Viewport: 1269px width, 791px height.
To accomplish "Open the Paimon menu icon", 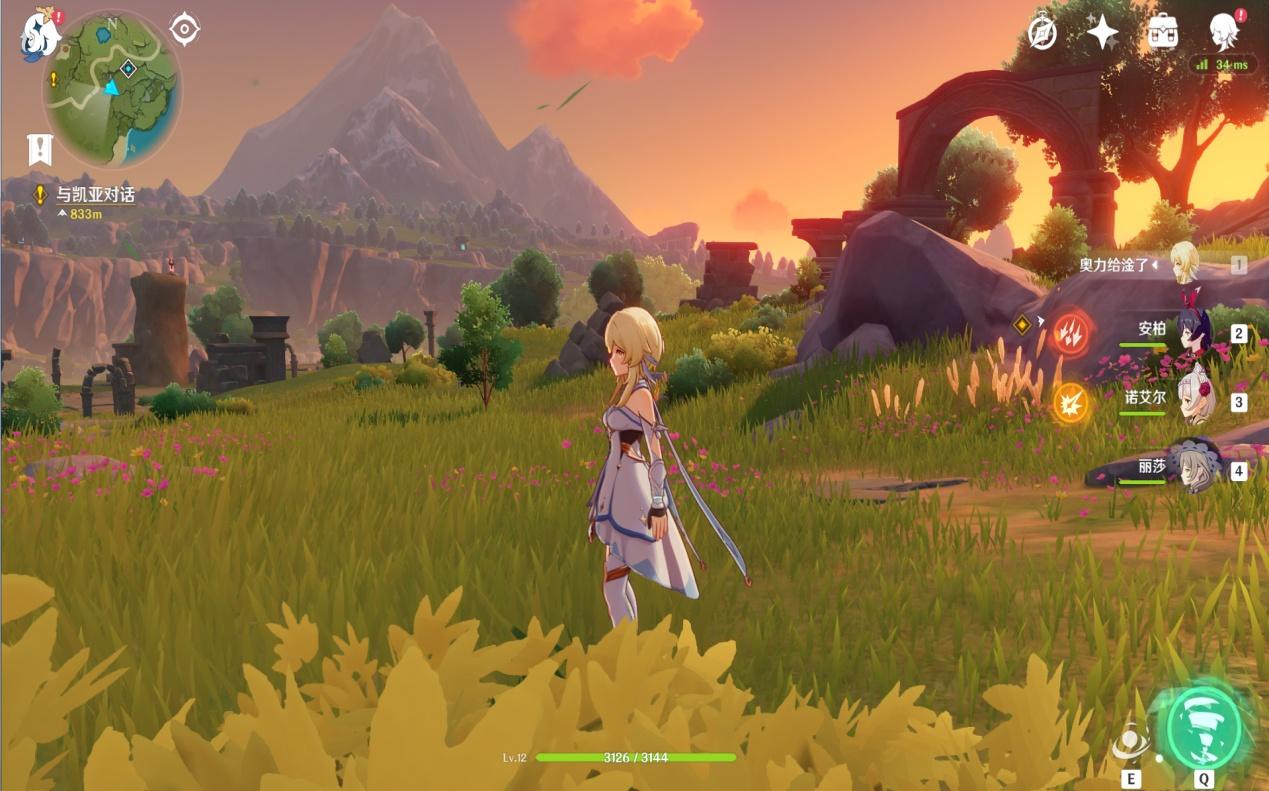I will 39,34.
